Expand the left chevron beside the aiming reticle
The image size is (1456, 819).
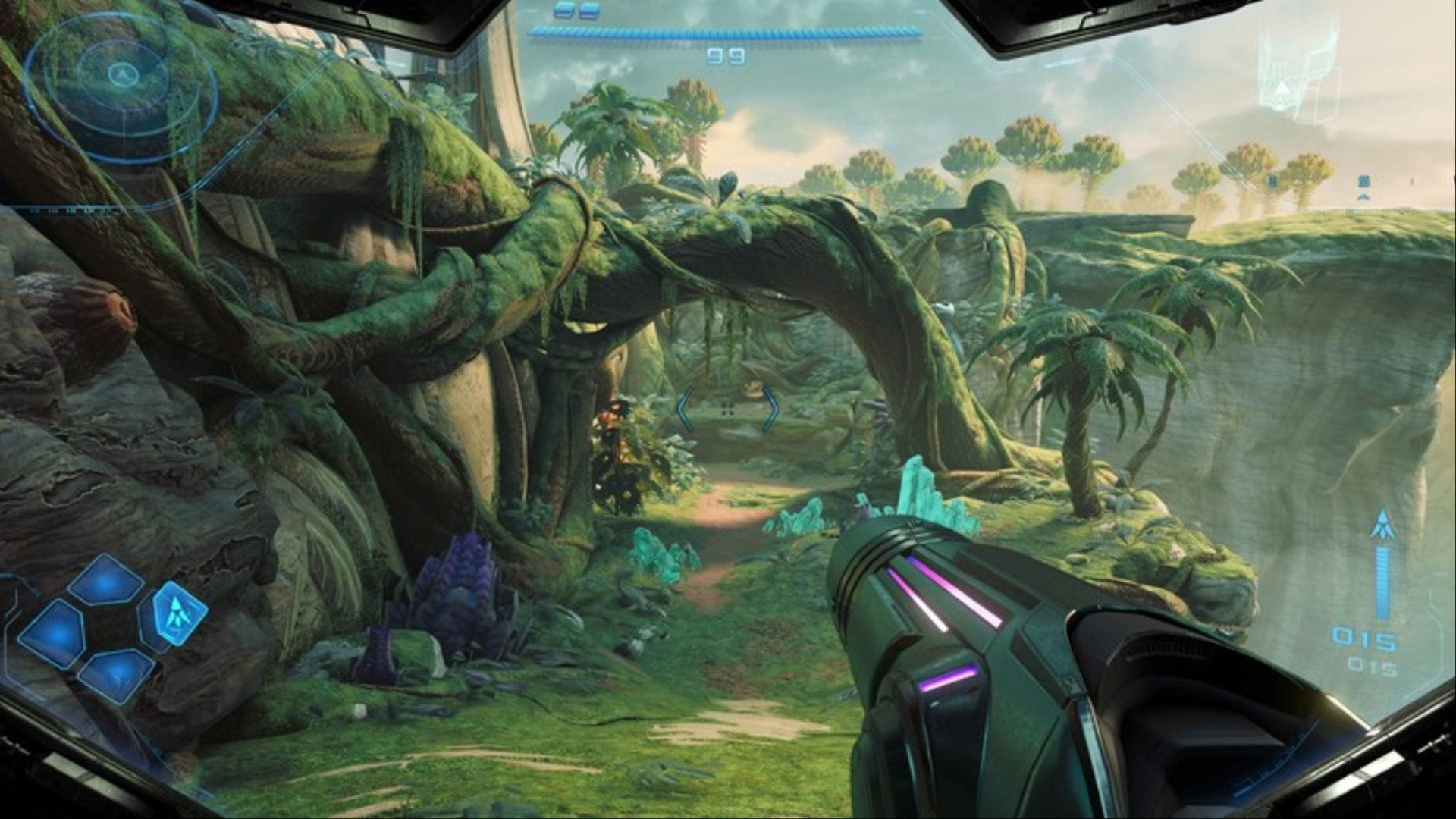click(x=685, y=409)
